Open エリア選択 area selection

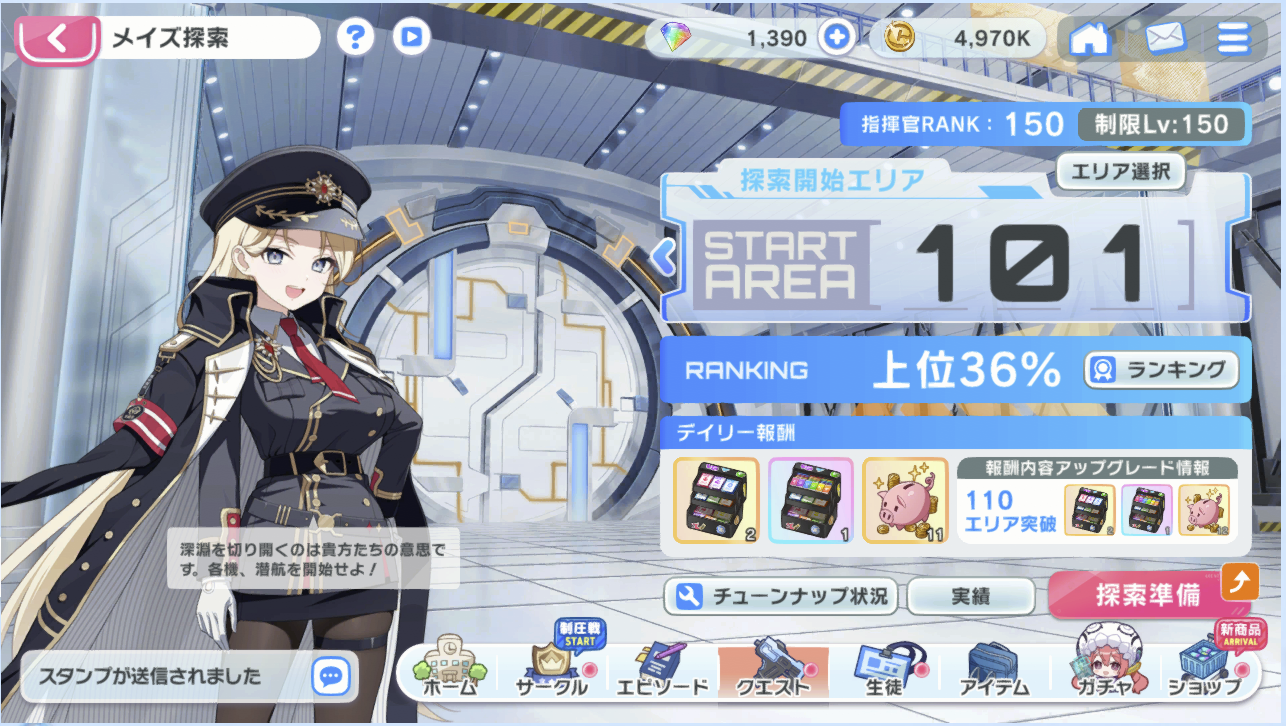coord(1120,171)
